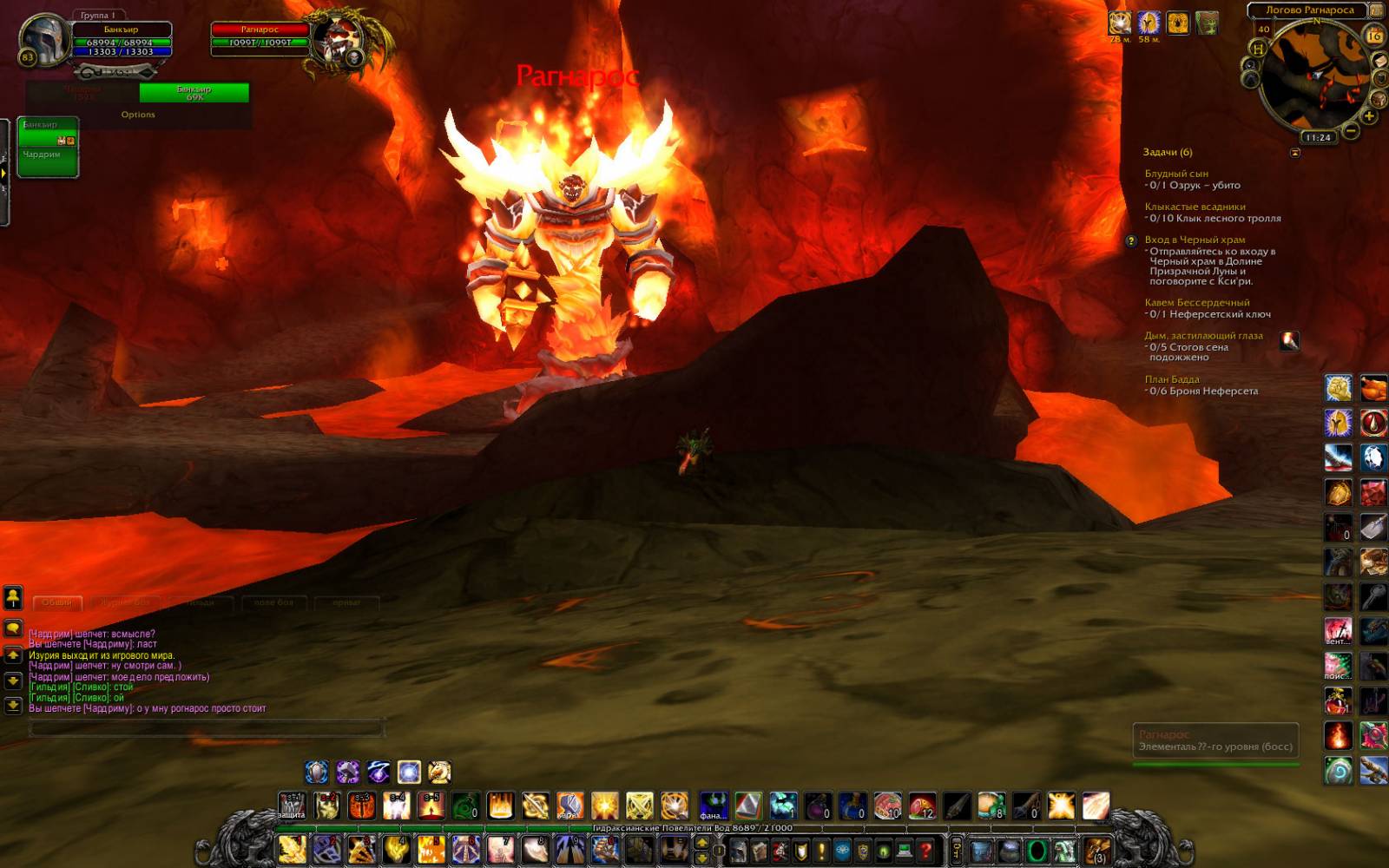Switch to the Общий chat tab
The image size is (1389, 868).
57,602
